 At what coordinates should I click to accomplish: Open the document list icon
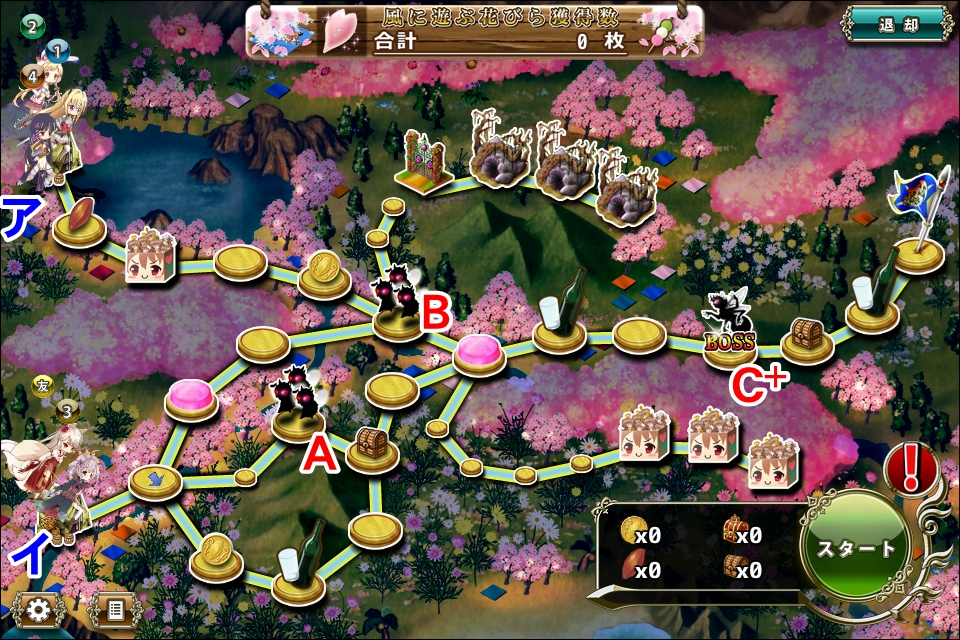click(114, 609)
